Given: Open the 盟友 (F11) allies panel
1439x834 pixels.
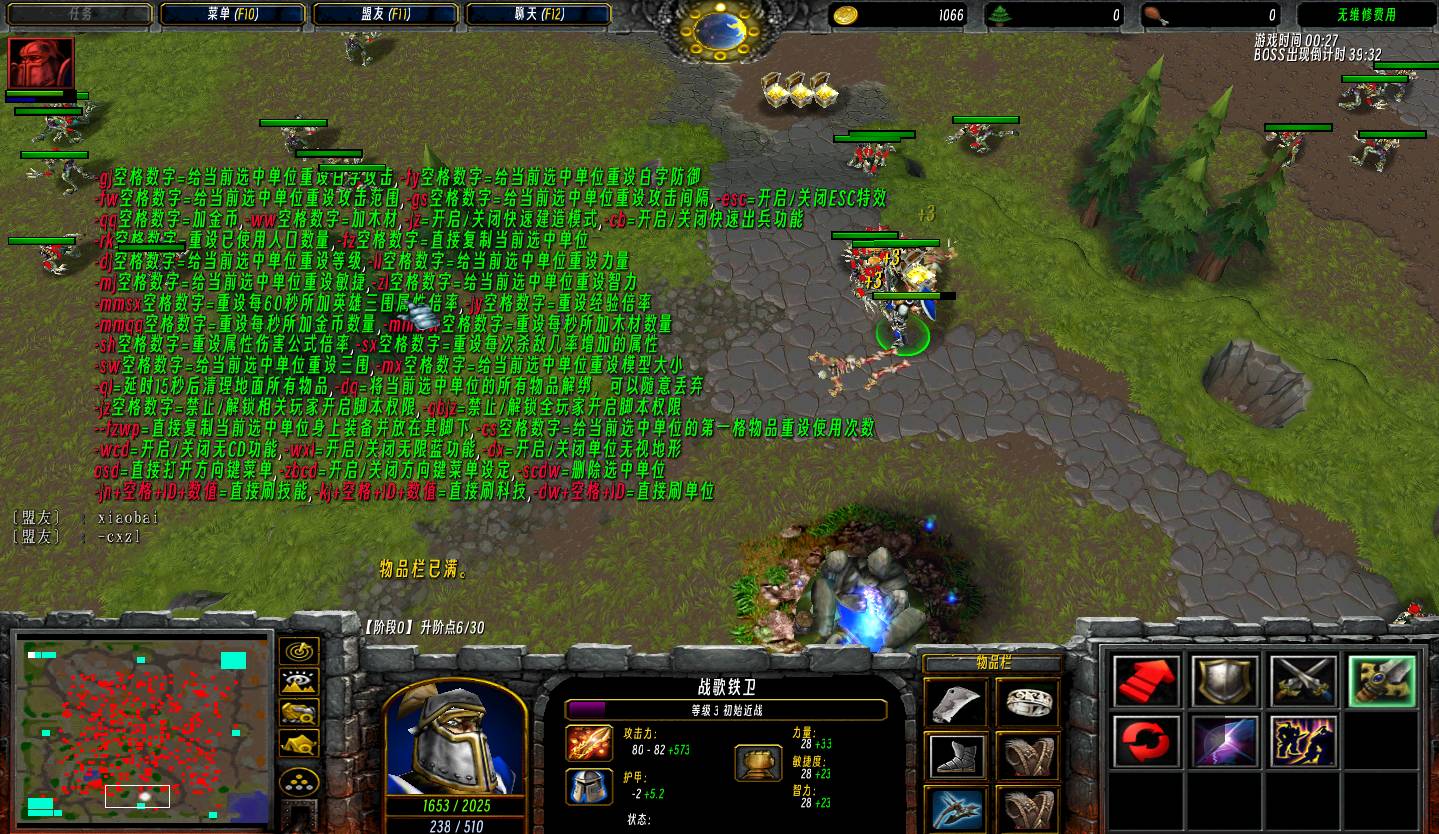Looking at the screenshot, I should click(385, 14).
